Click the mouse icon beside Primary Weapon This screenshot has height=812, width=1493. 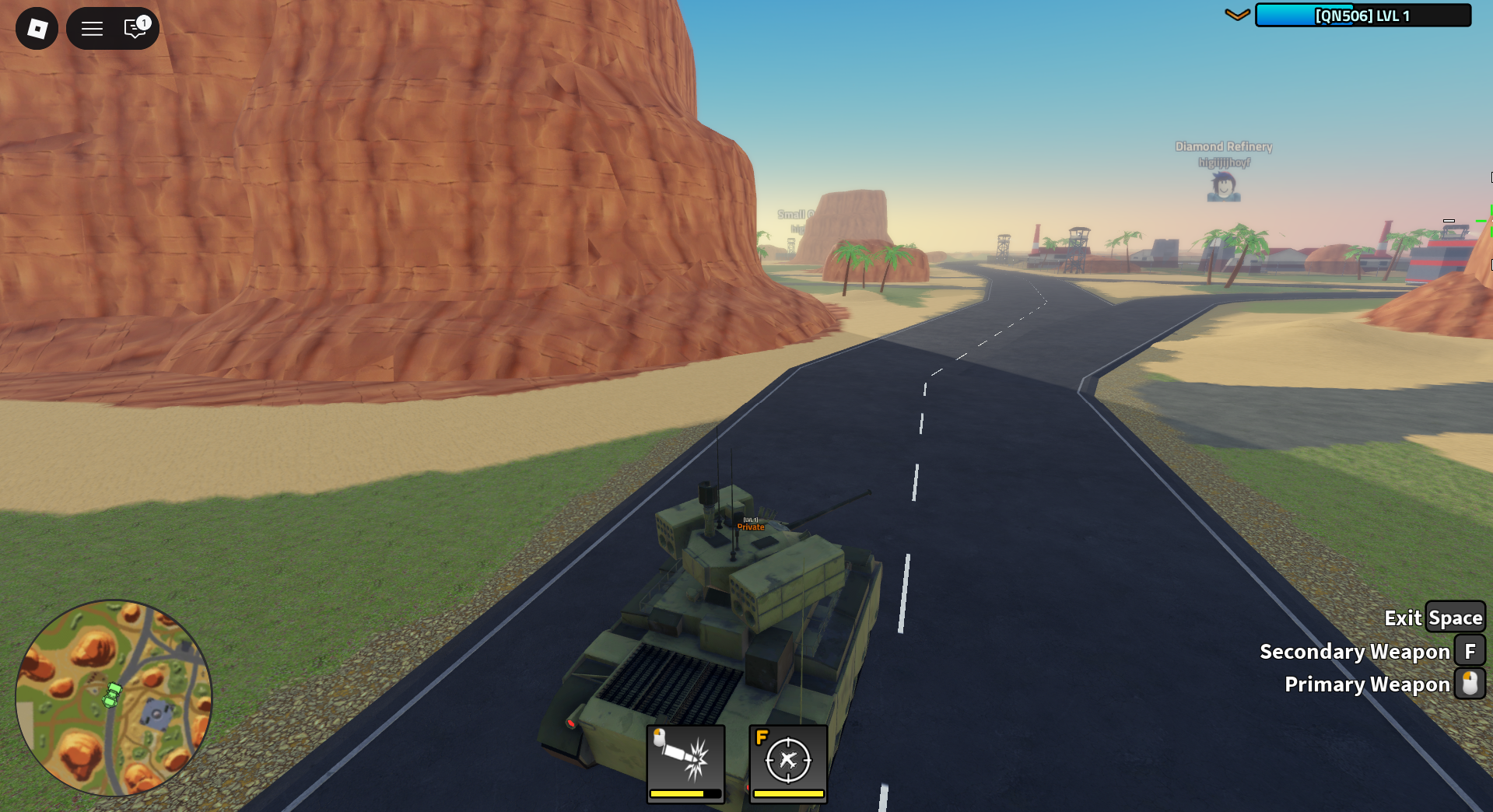coord(1470,684)
